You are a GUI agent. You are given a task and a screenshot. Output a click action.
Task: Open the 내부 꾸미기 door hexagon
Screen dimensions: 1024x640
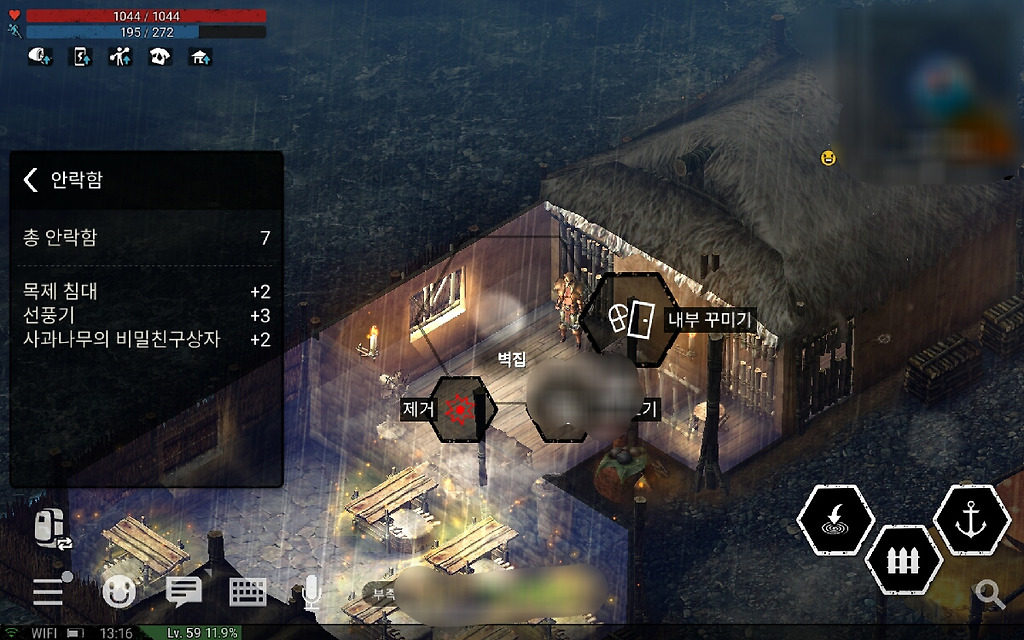[x=631, y=320]
